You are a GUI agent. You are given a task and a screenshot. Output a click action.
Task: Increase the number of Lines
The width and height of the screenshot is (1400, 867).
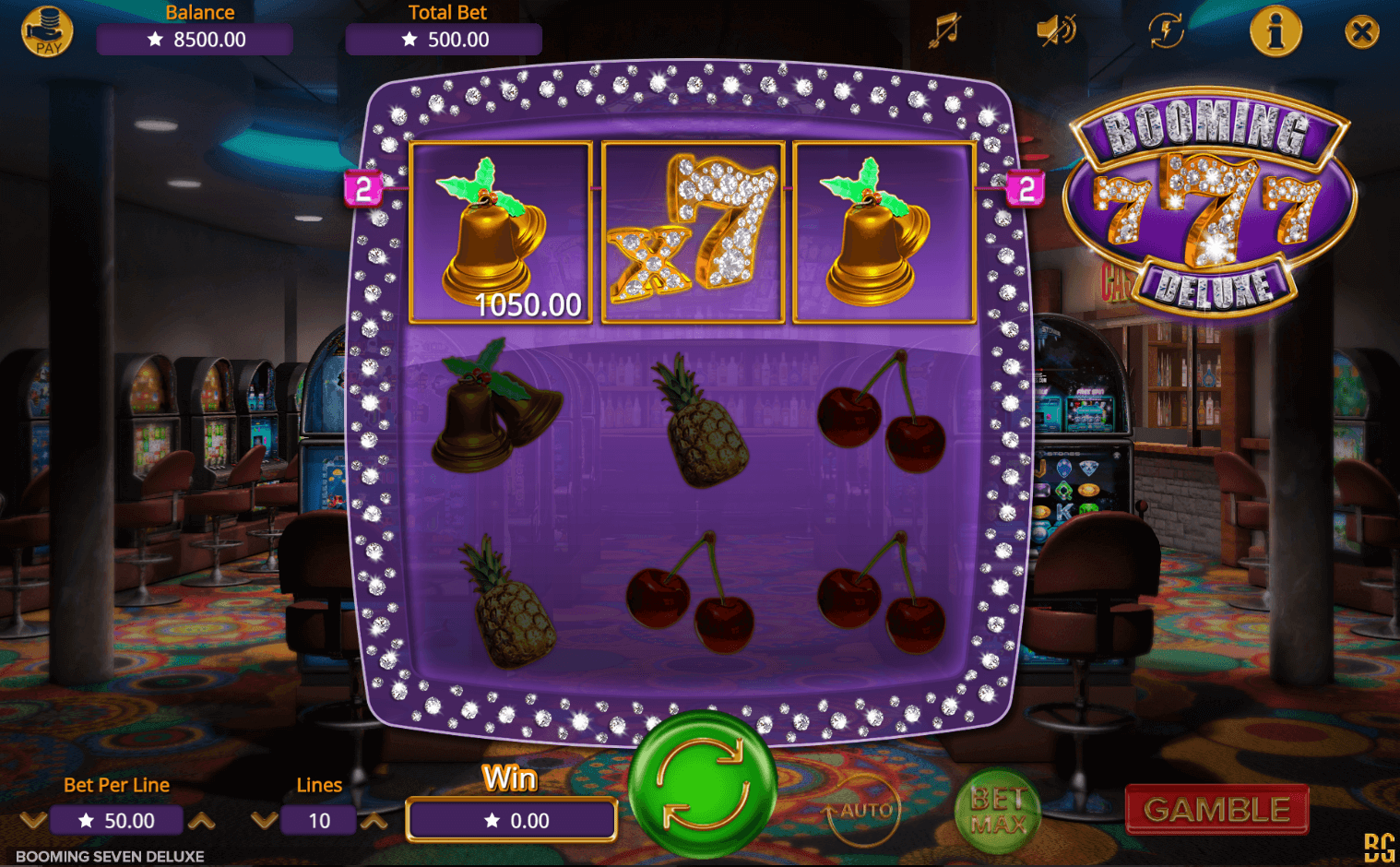374,820
